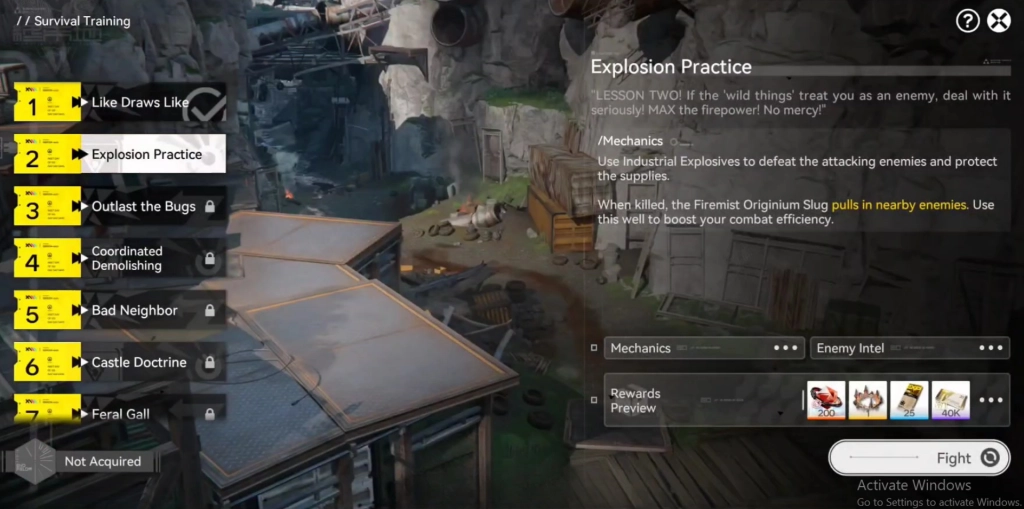Show the Enemy Intel panel
This screenshot has width=1024, height=509.
click(908, 348)
